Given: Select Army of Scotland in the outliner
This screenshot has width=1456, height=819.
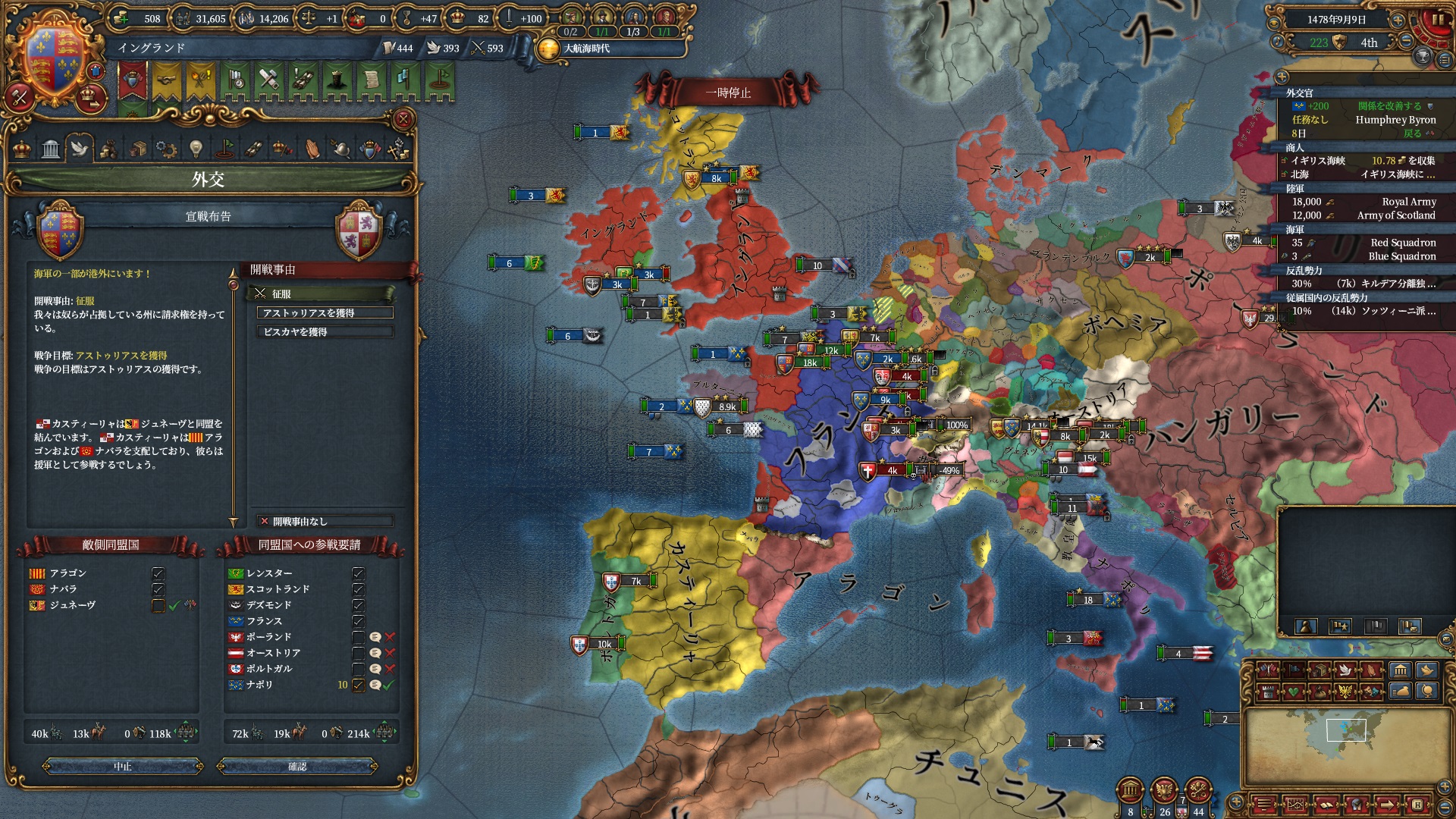Looking at the screenshot, I should (x=1395, y=215).
